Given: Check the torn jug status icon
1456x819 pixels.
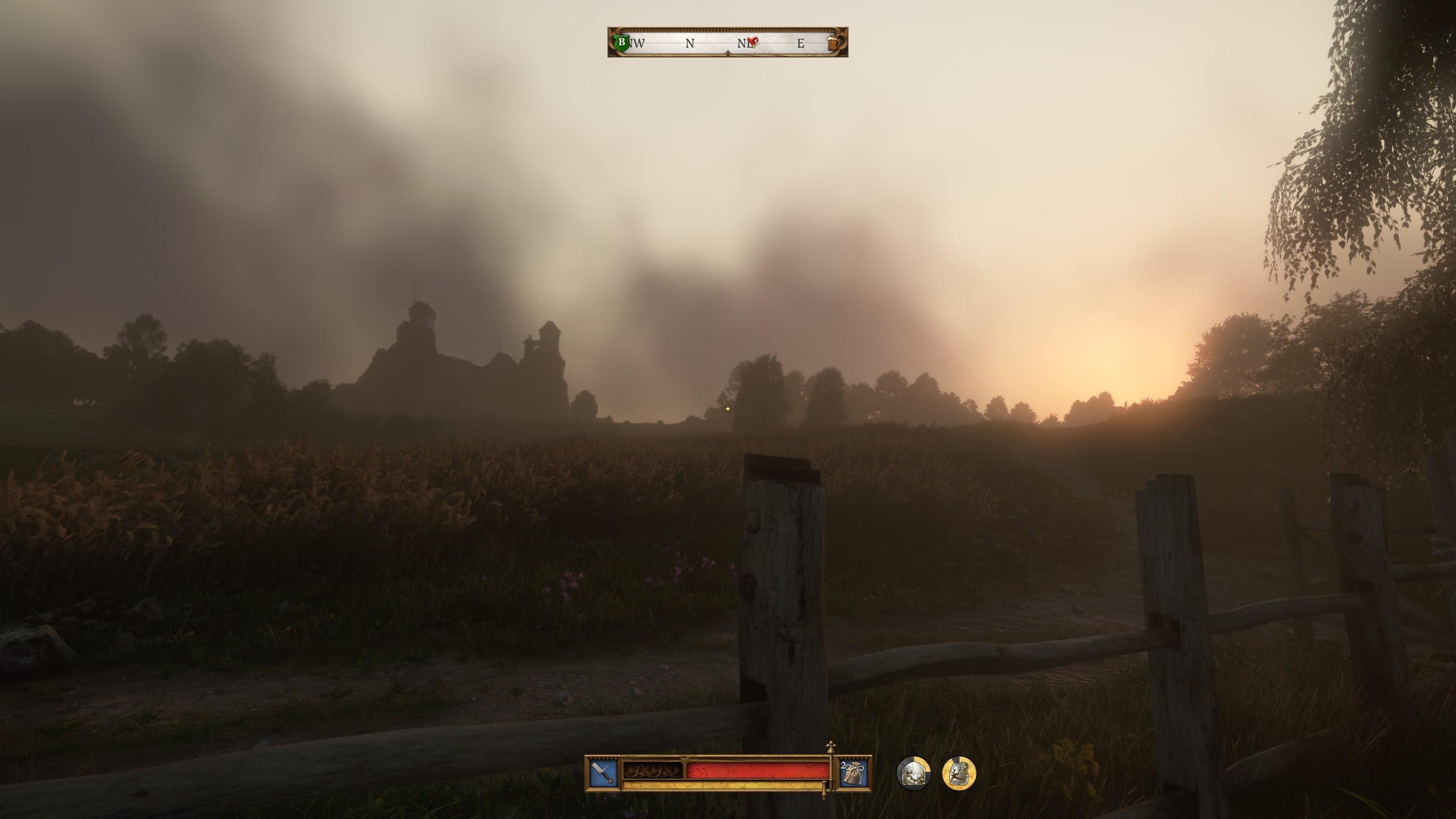Looking at the screenshot, I should (x=959, y=774).
